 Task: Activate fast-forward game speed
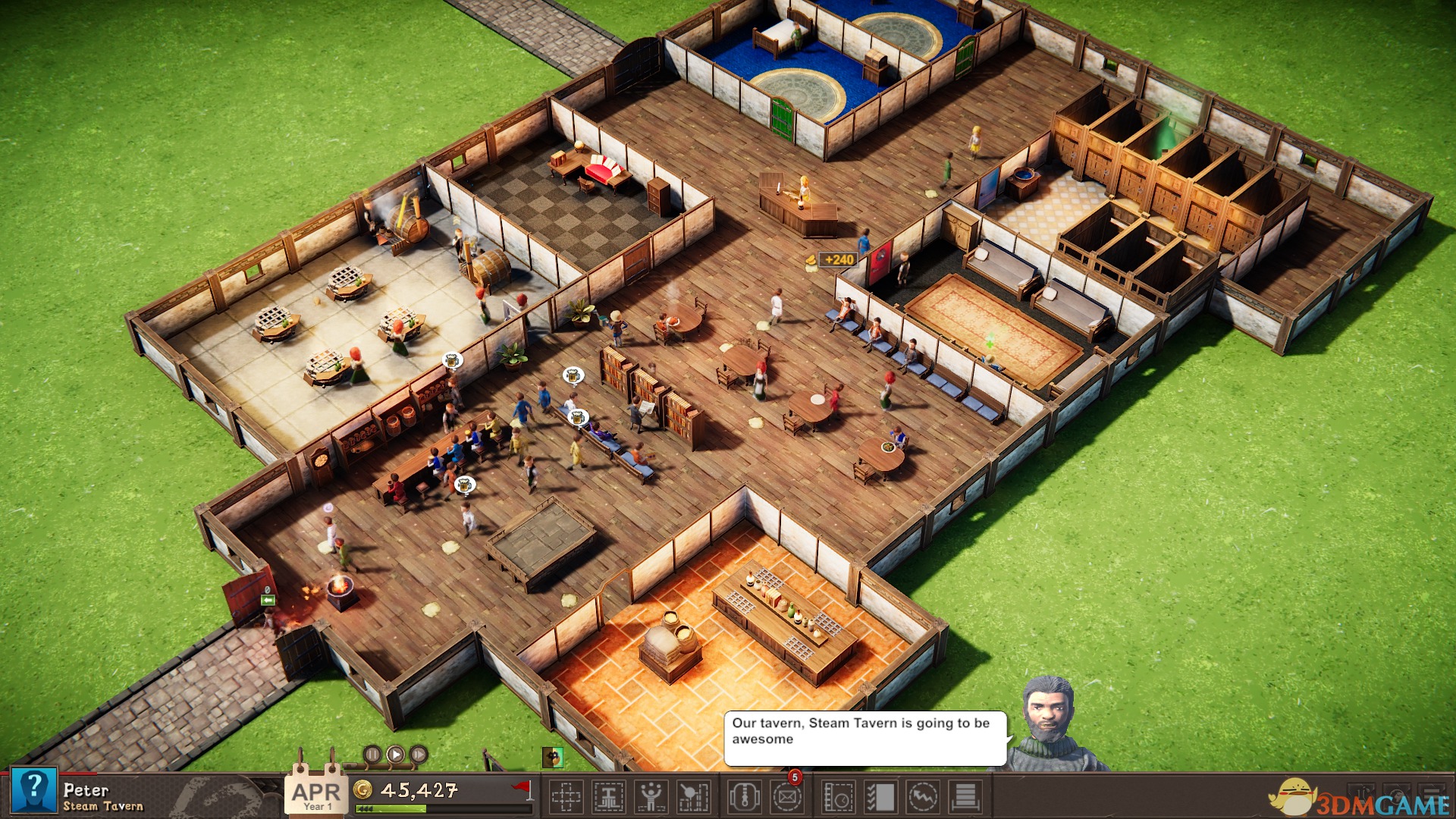tap(419, 755)
